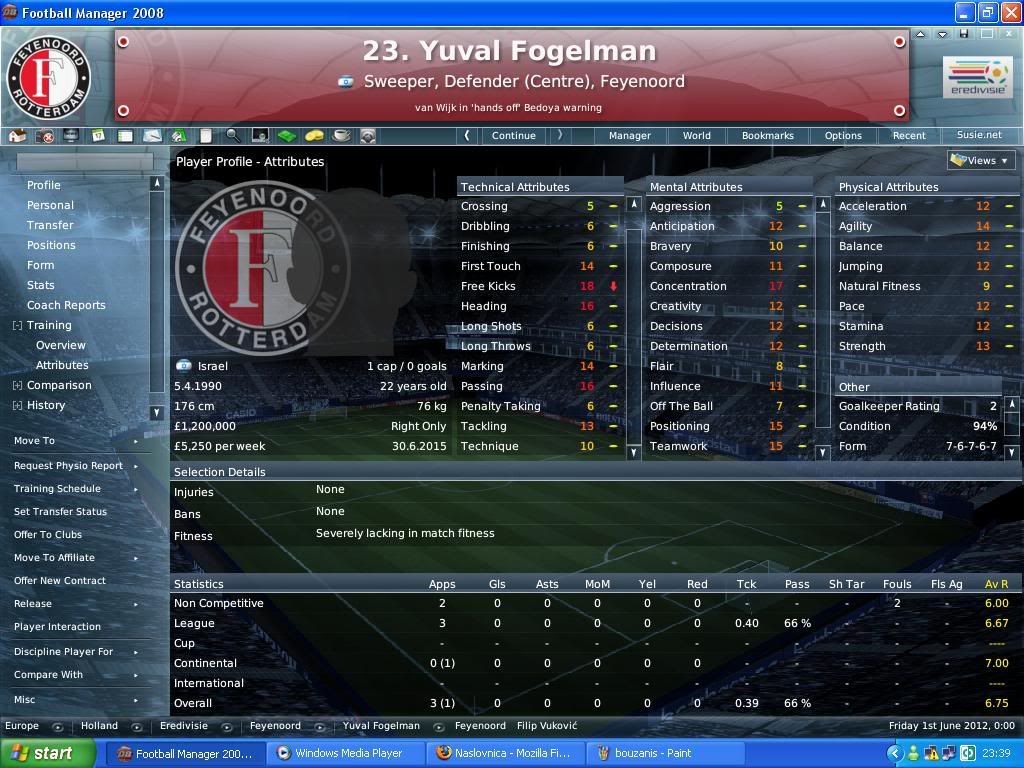Select Offer New Contract
This screenshot has width=1024, height=768.
(60, 580)
